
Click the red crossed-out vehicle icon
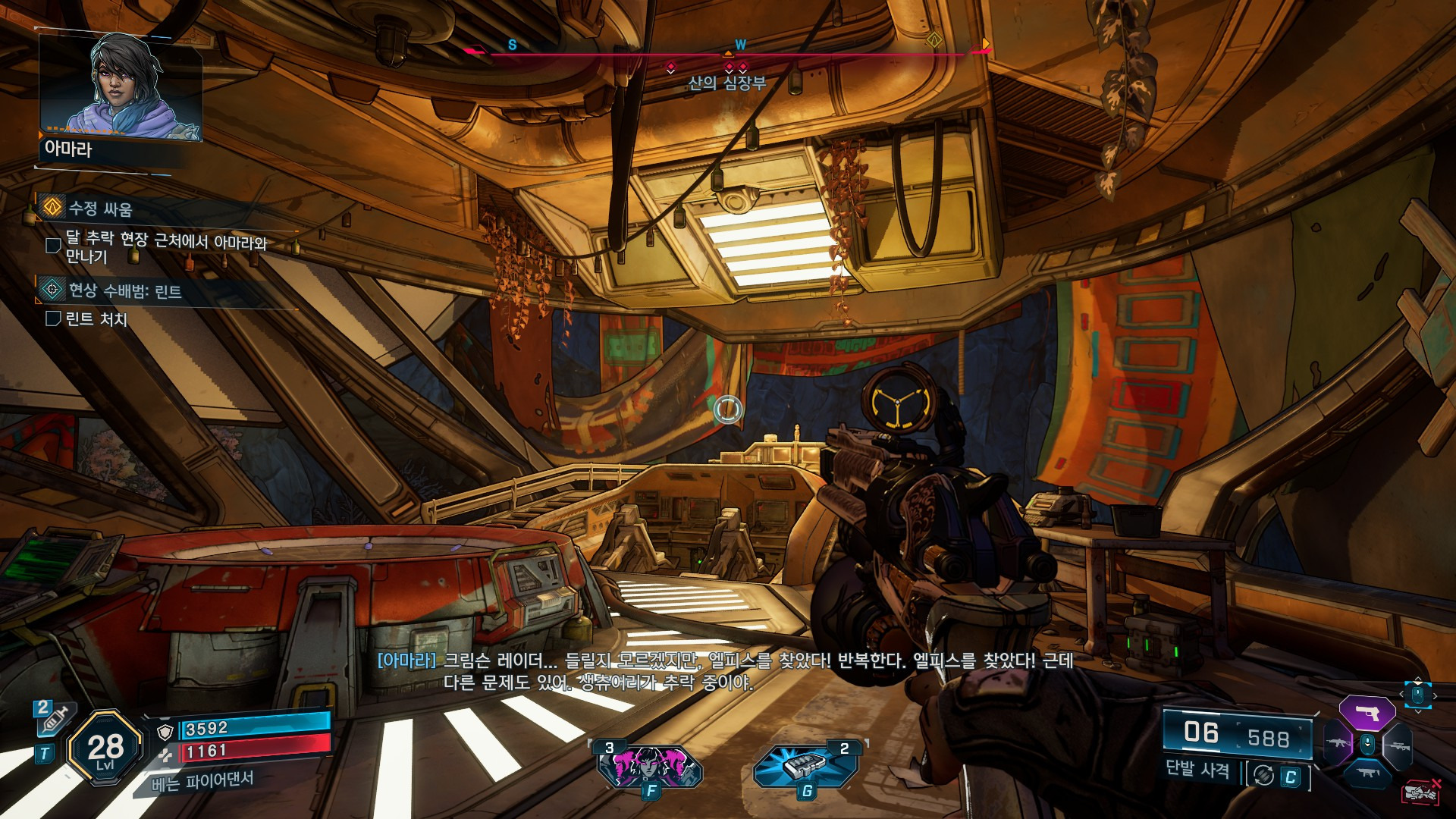(x=1421, y=792)
